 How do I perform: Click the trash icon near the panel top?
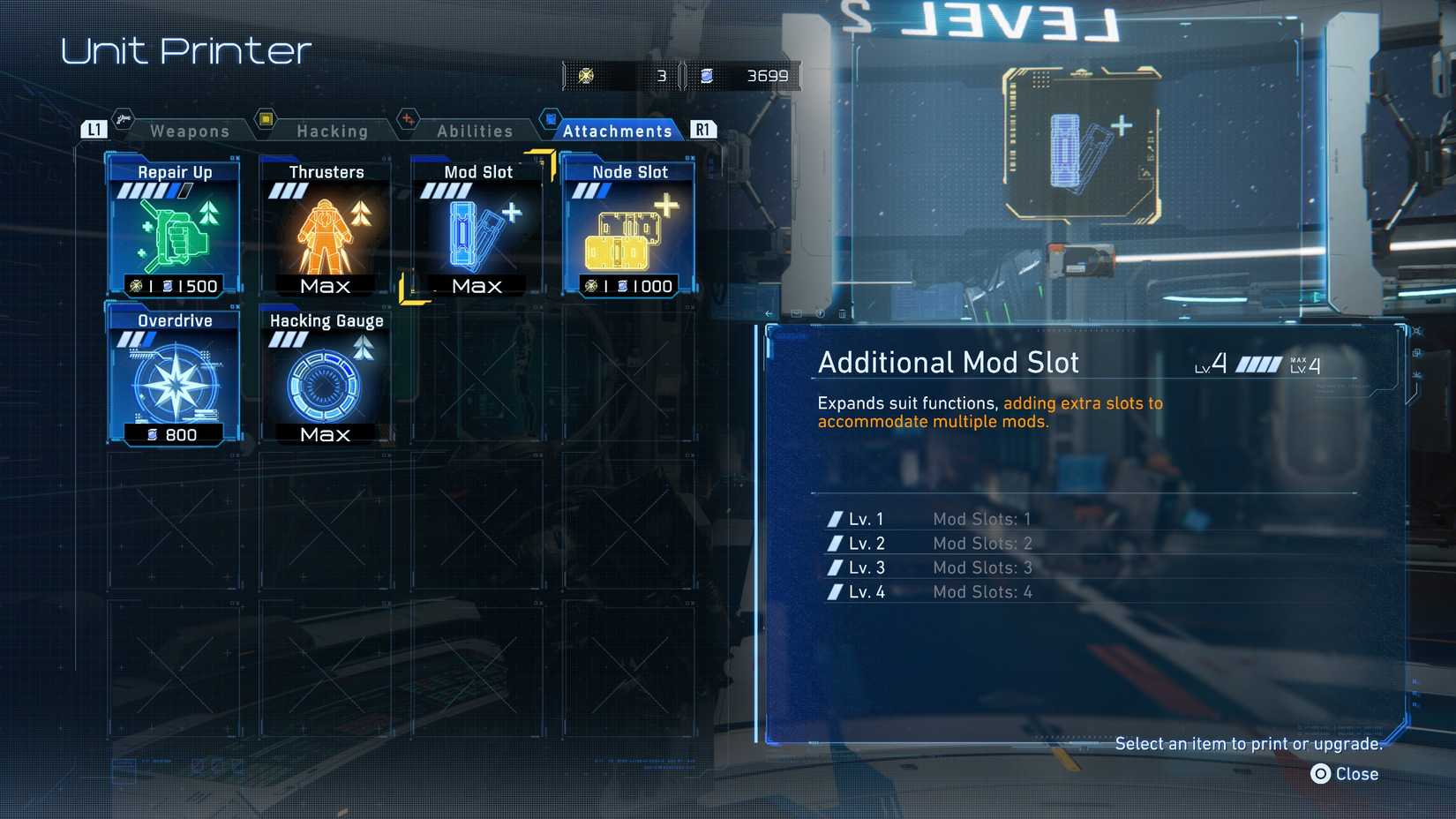[x=843, y=313]
